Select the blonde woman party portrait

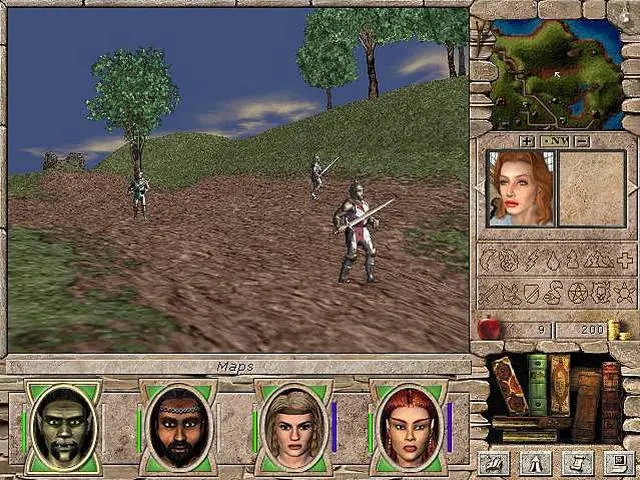click(292, 427)
